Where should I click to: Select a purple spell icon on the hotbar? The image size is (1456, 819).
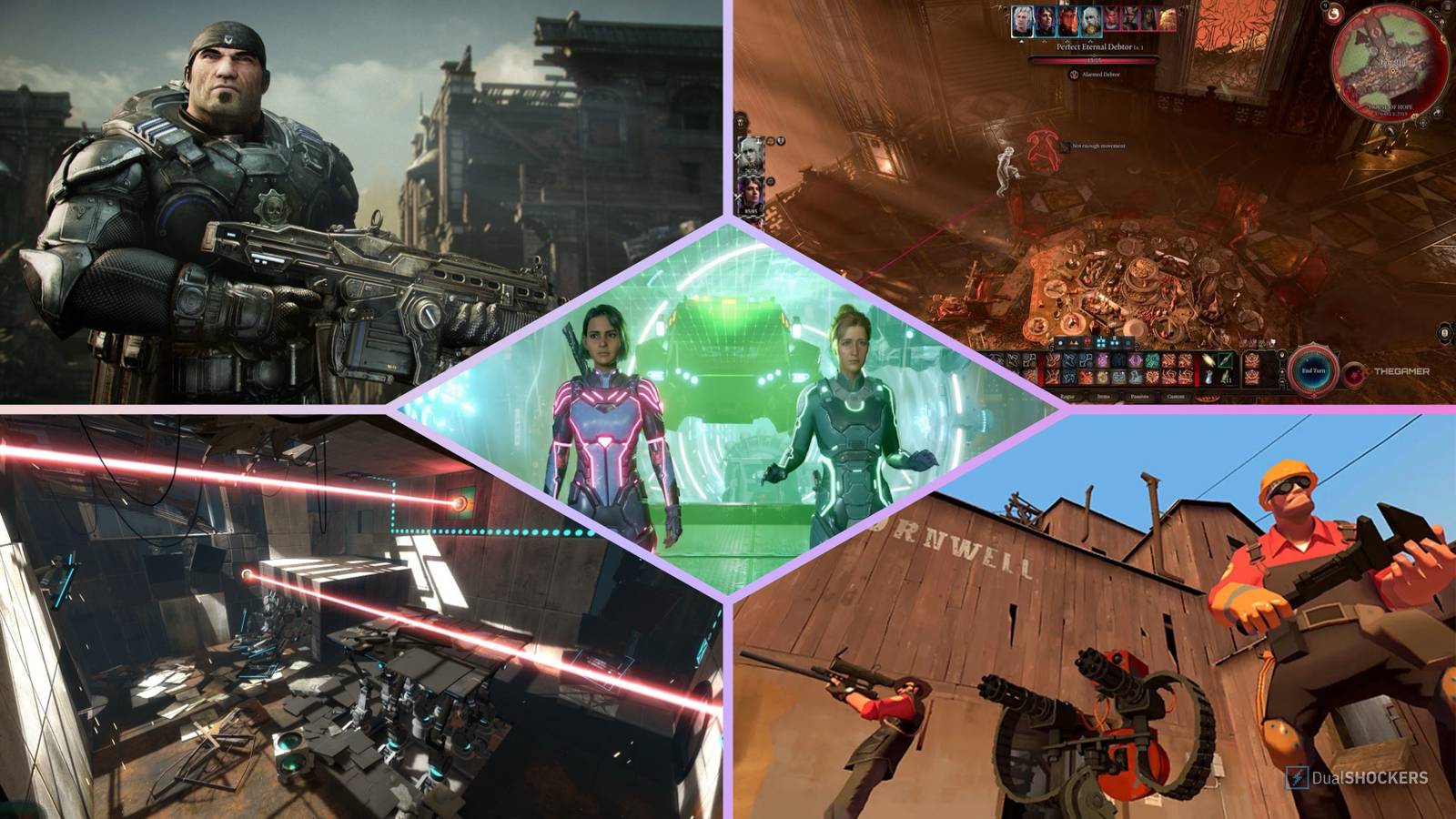tap(1102, 359)
